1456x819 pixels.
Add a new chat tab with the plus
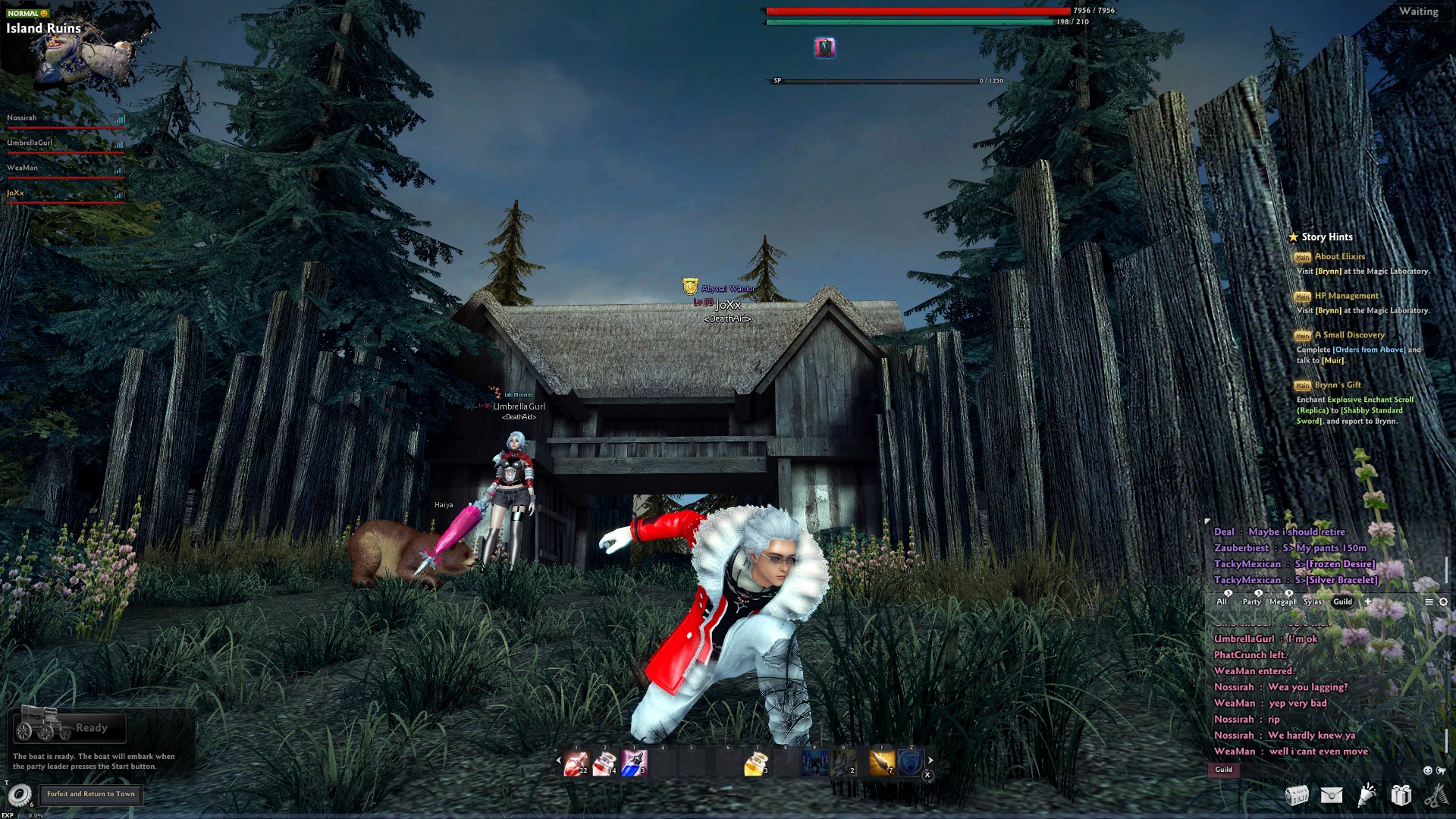coord(1369,601)
